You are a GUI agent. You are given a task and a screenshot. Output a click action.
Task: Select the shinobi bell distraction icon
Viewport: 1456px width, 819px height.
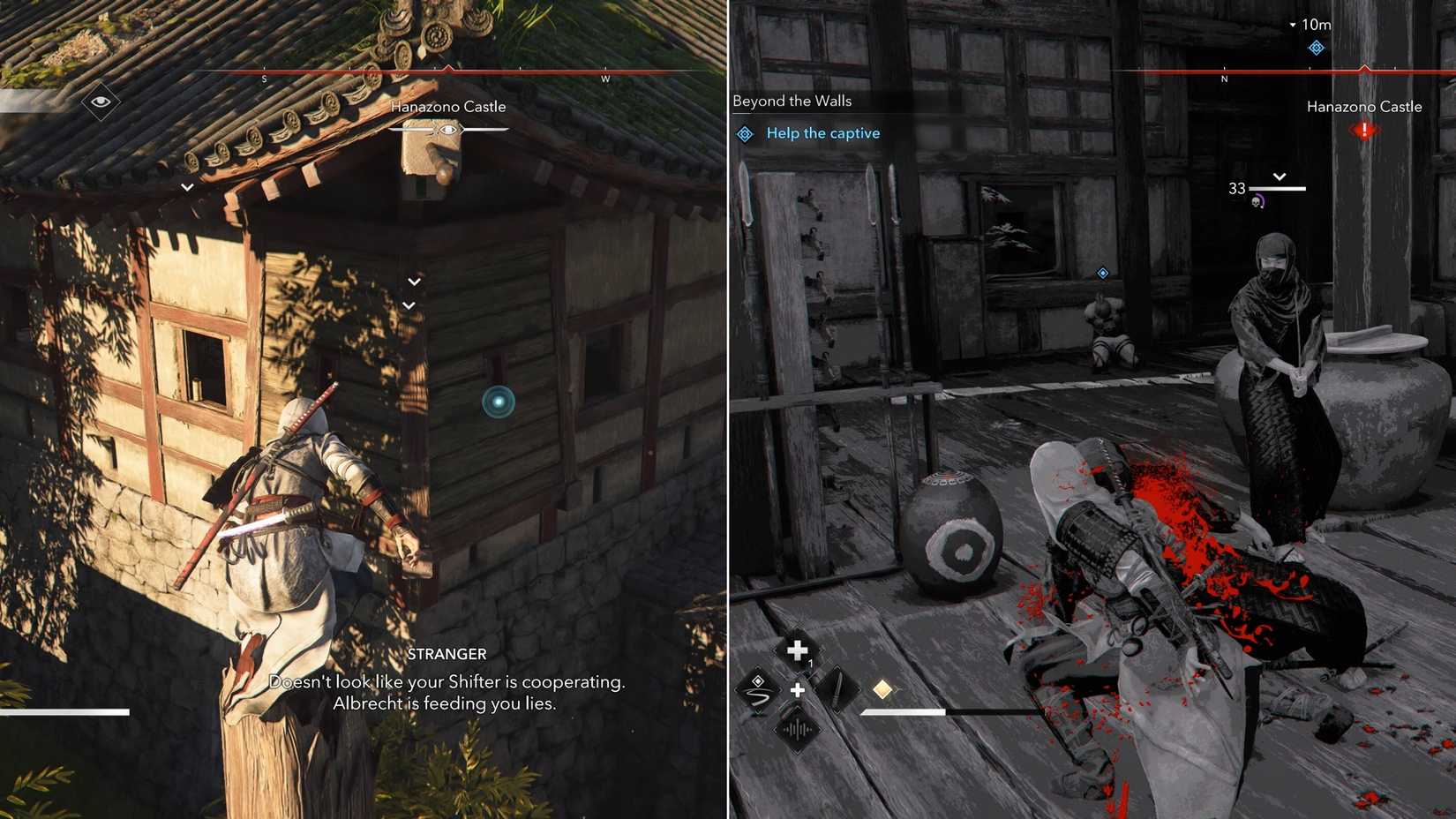pyautogui.click(x=797, y=731)
